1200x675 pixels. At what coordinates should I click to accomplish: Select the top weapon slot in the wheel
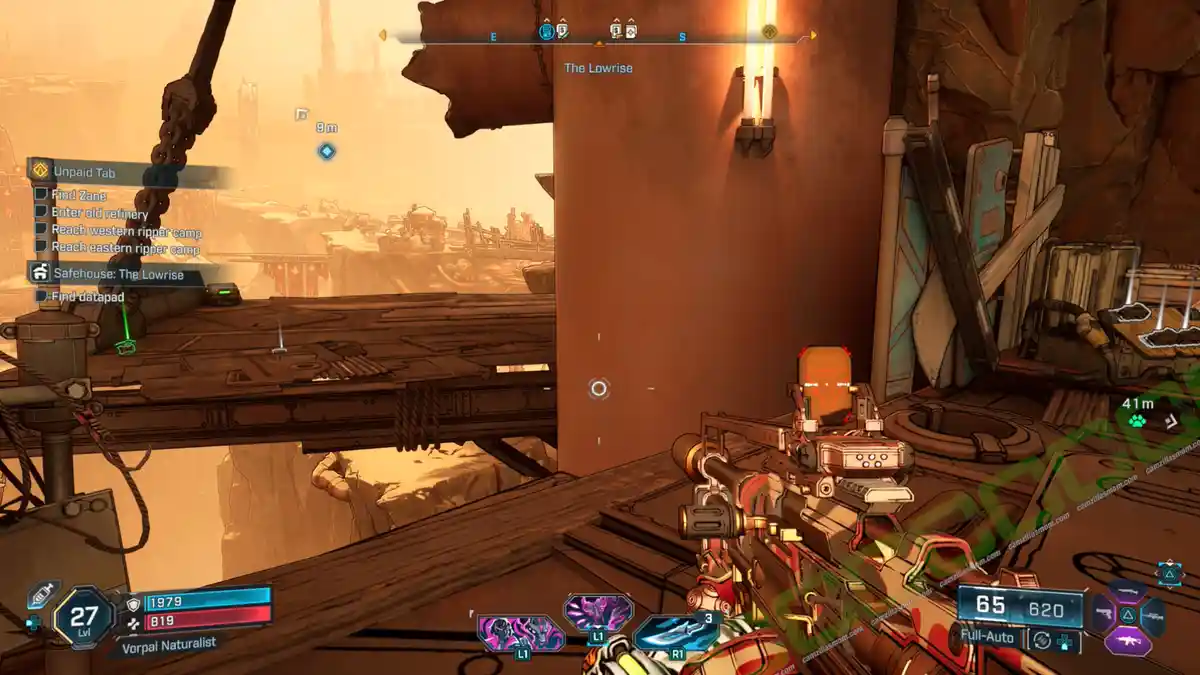pyautogui.click(x=1128, y=590)
